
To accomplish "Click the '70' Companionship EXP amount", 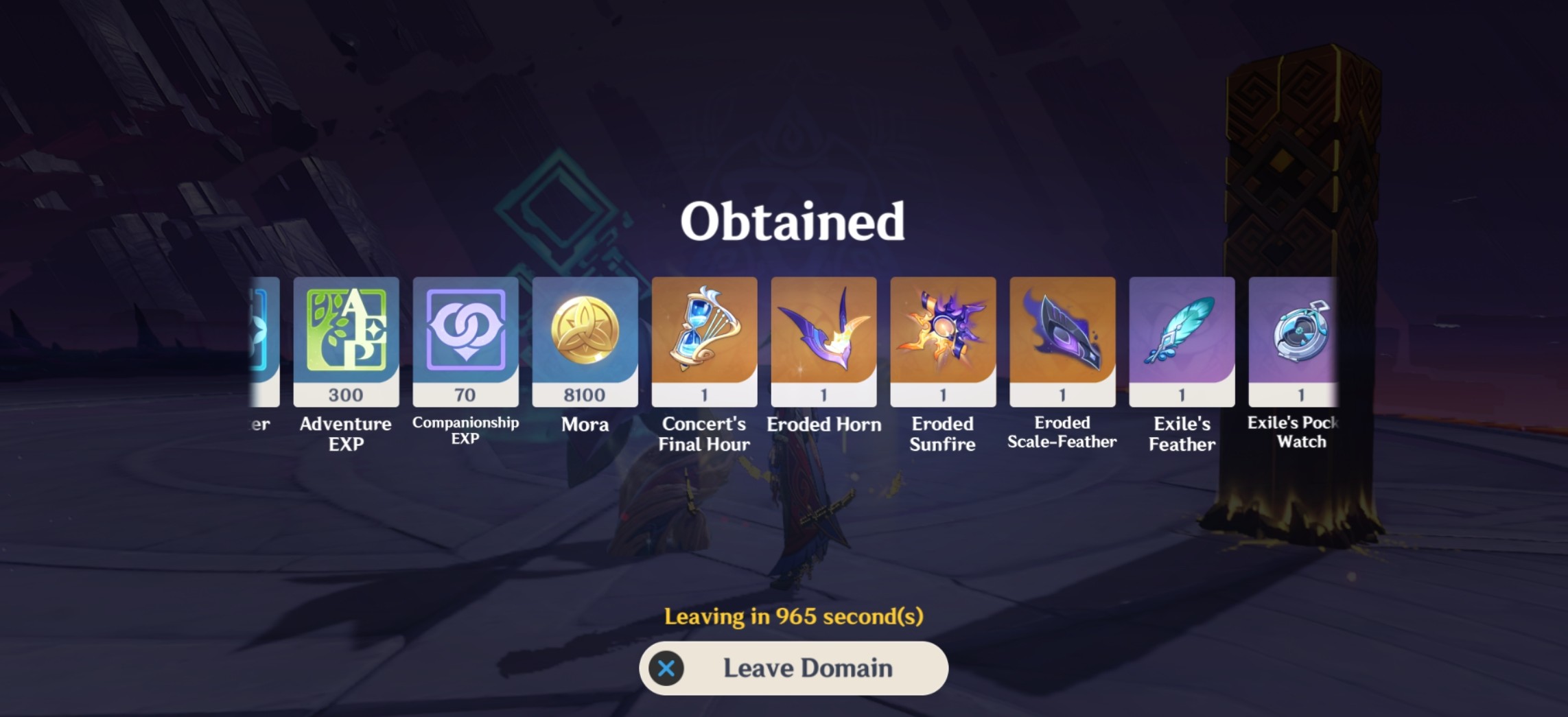I will pyautogui.click(x=466, y=395).
